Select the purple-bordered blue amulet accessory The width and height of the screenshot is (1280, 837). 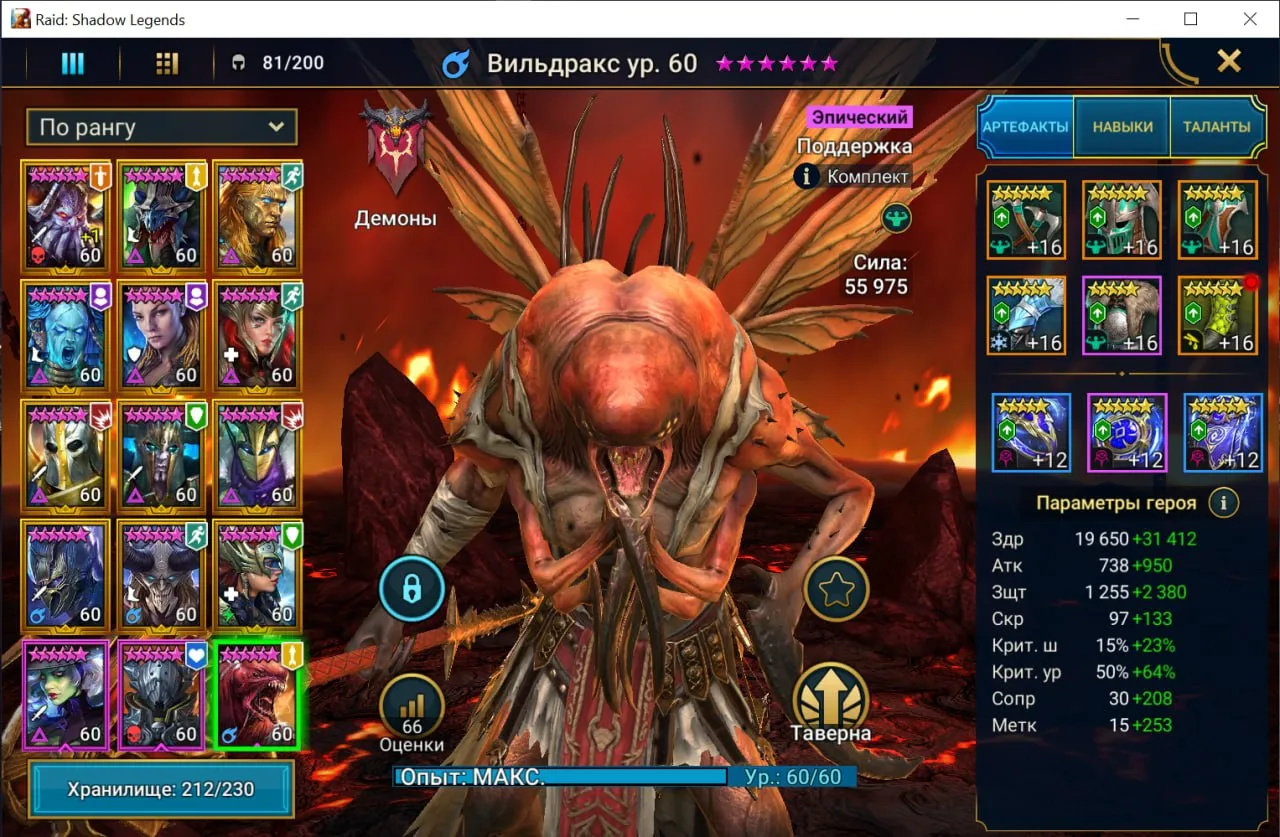1126,432
